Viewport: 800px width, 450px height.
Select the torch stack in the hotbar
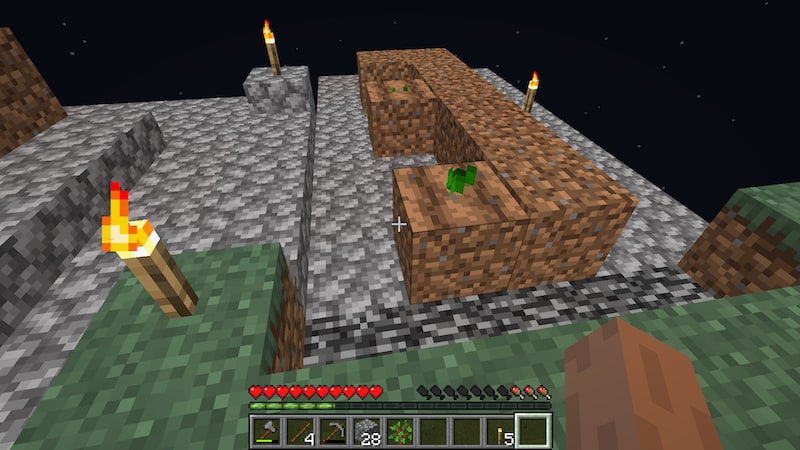[x=500, y=431]
